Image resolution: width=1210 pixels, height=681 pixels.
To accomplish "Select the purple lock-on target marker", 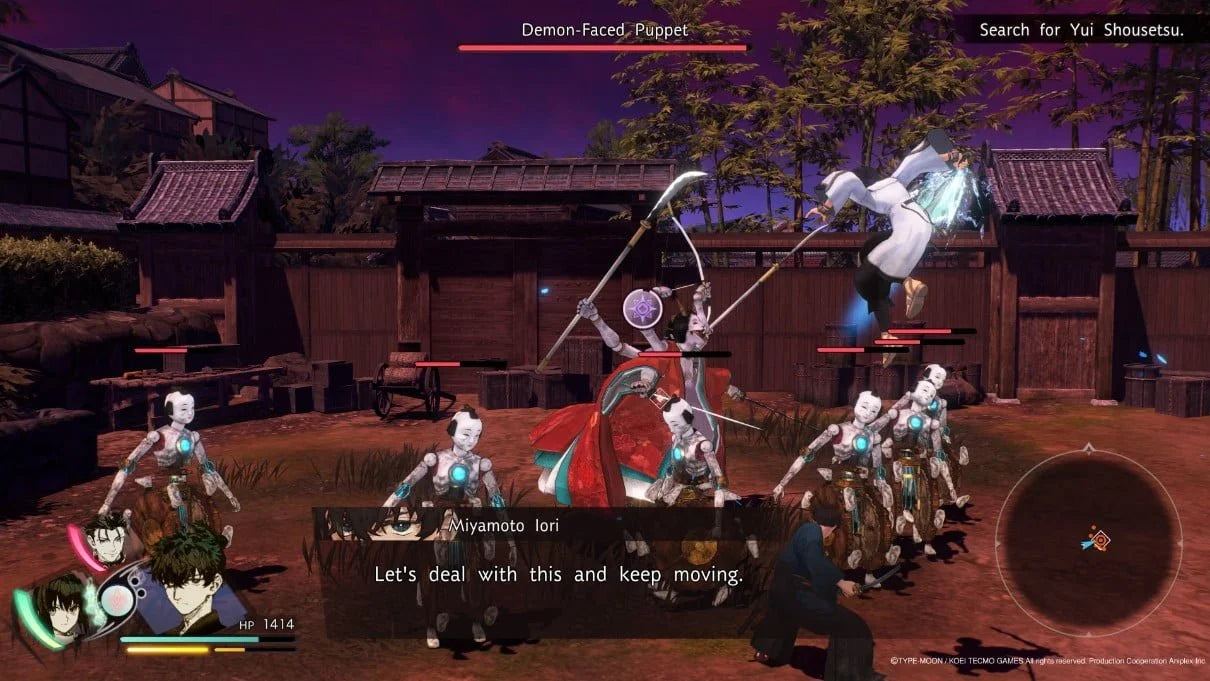I will click(x=641, y=307).
